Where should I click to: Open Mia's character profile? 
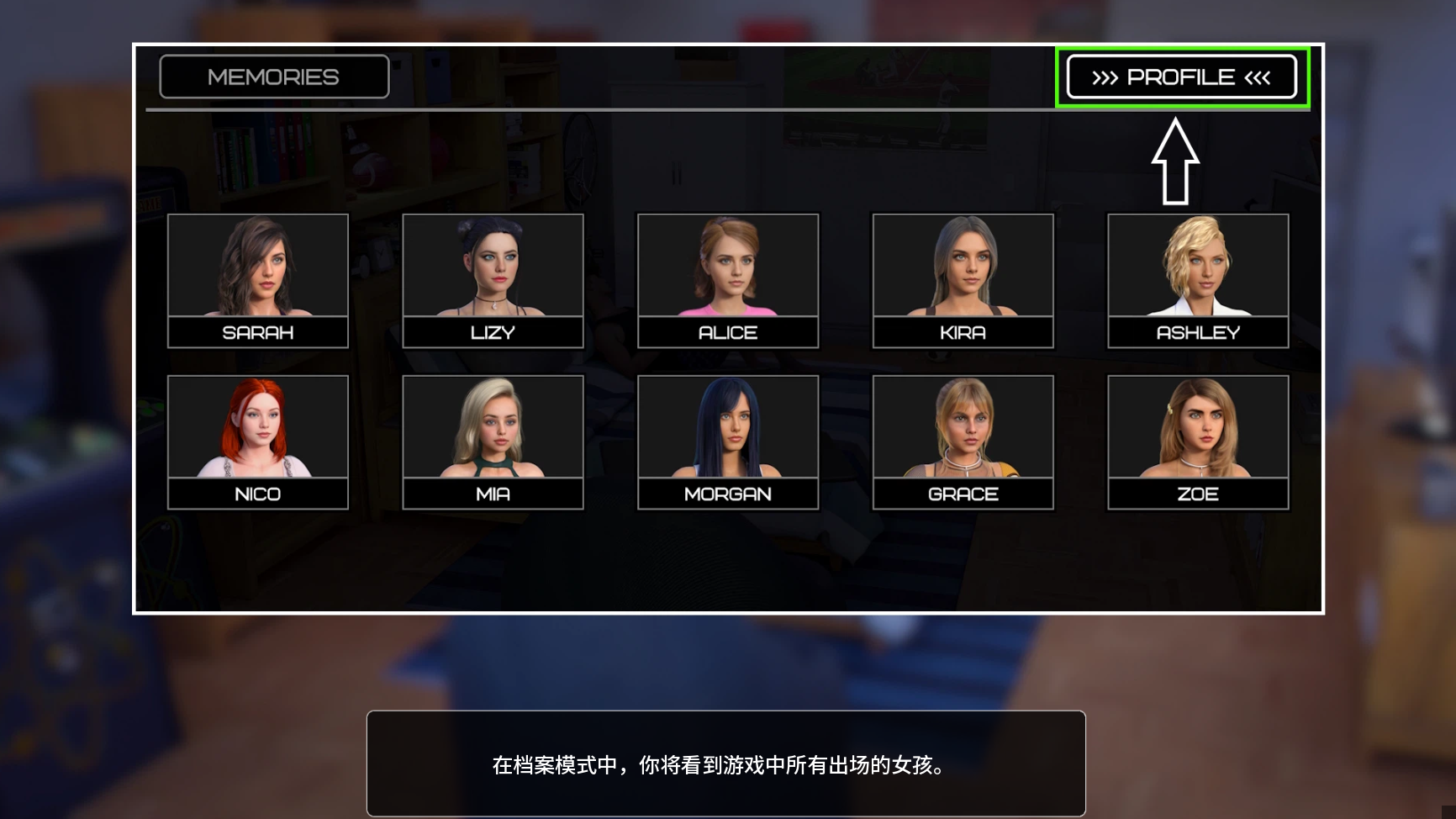click(x=493, y=441)
